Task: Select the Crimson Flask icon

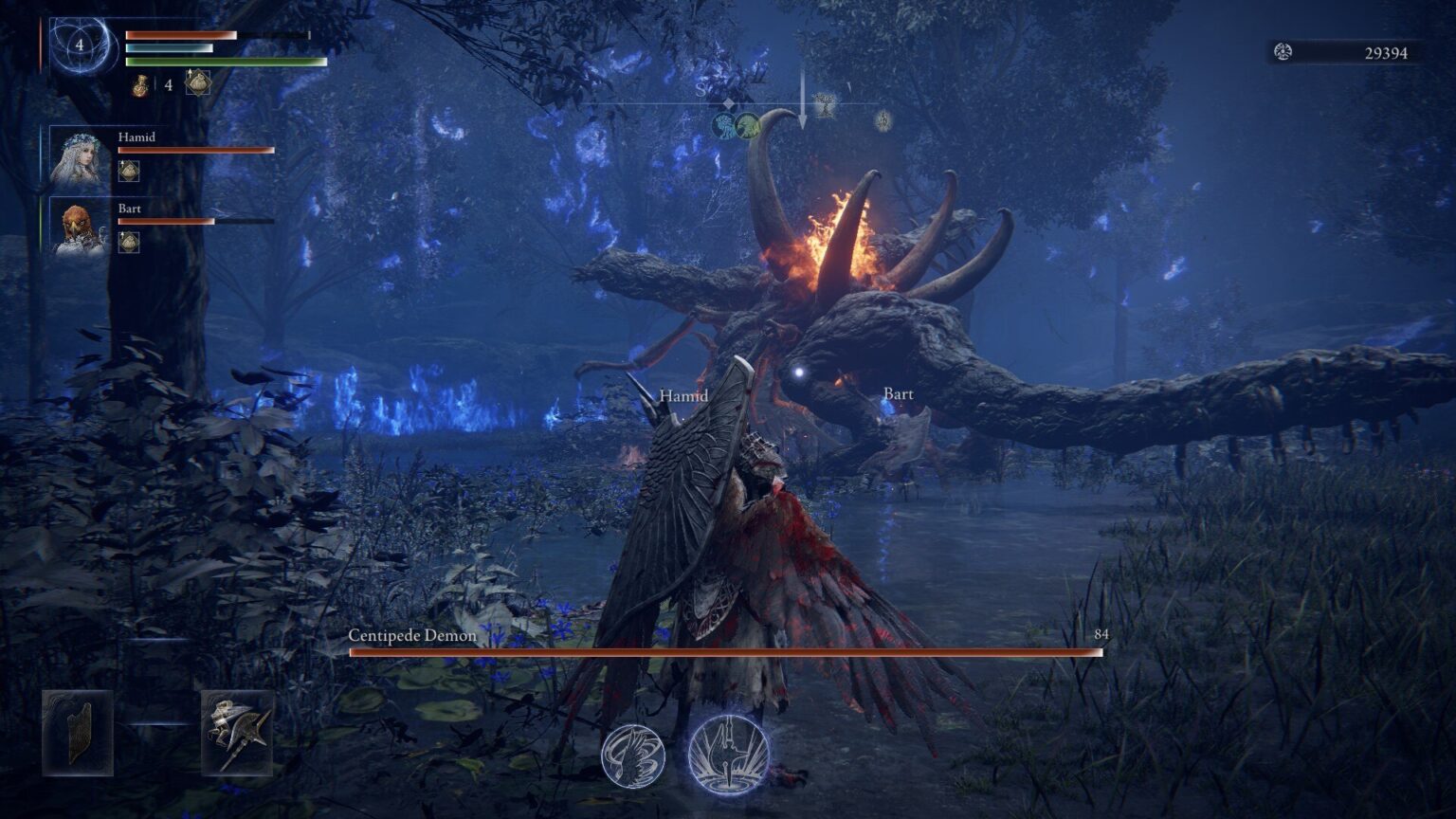Action: pos(140,84)
